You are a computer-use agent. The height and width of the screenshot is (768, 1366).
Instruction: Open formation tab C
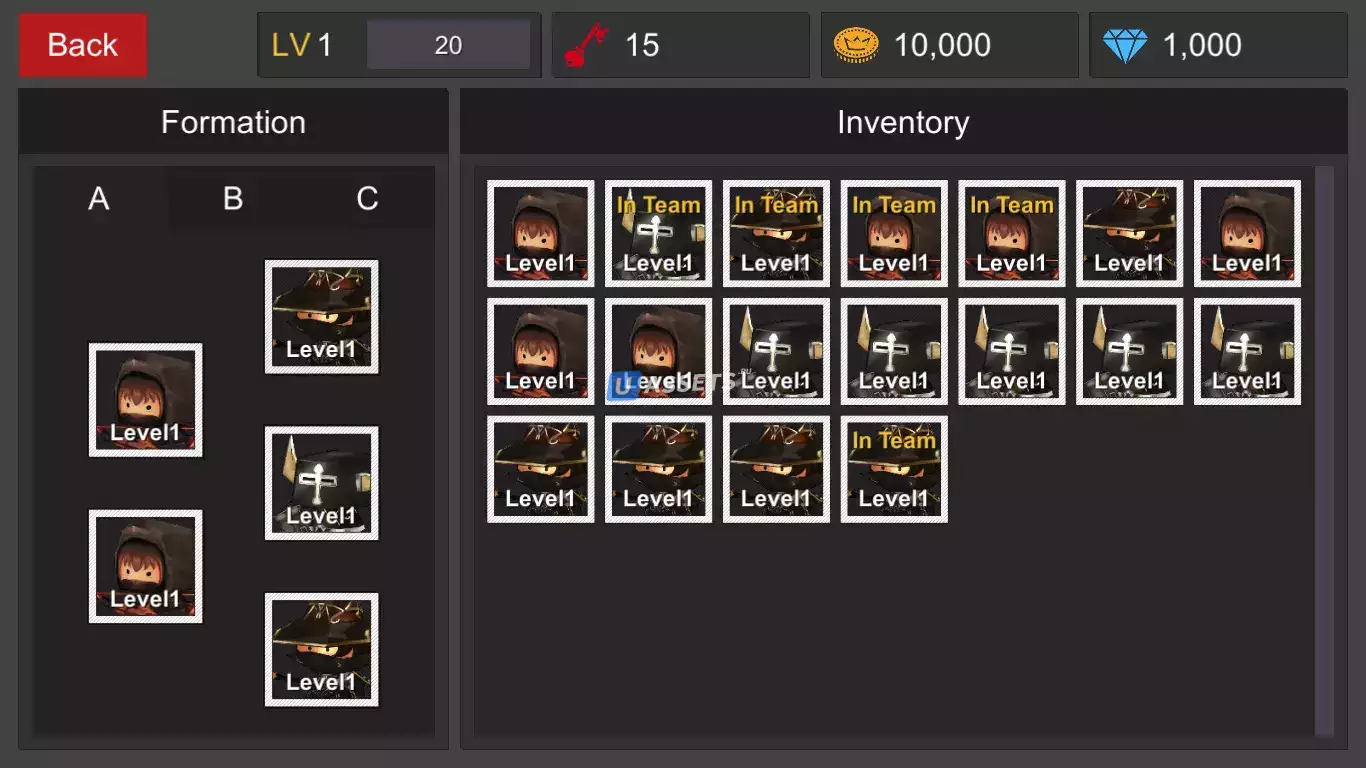coord(367,198)
